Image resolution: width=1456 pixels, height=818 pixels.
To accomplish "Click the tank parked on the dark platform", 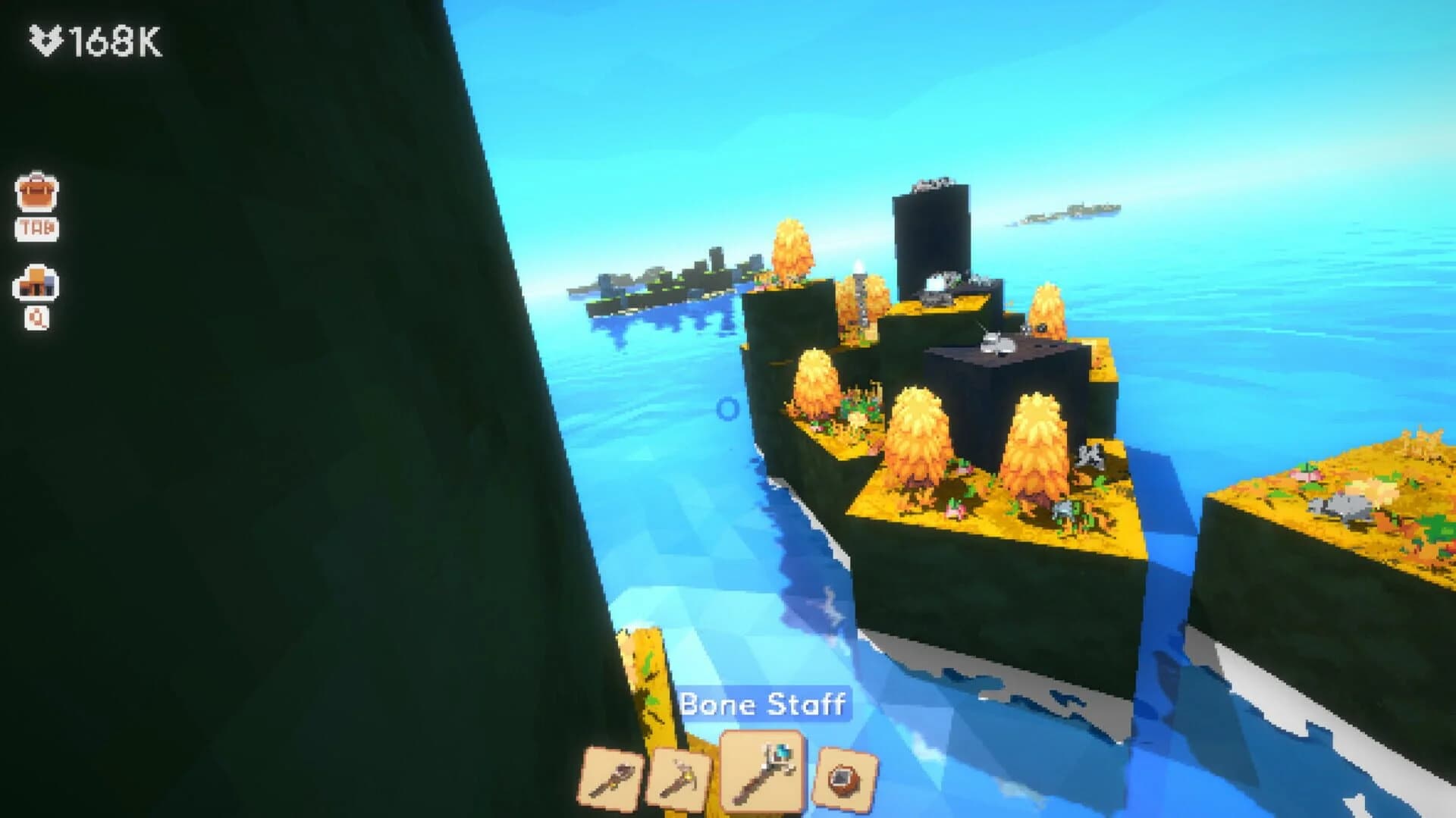I will point(997,343).
